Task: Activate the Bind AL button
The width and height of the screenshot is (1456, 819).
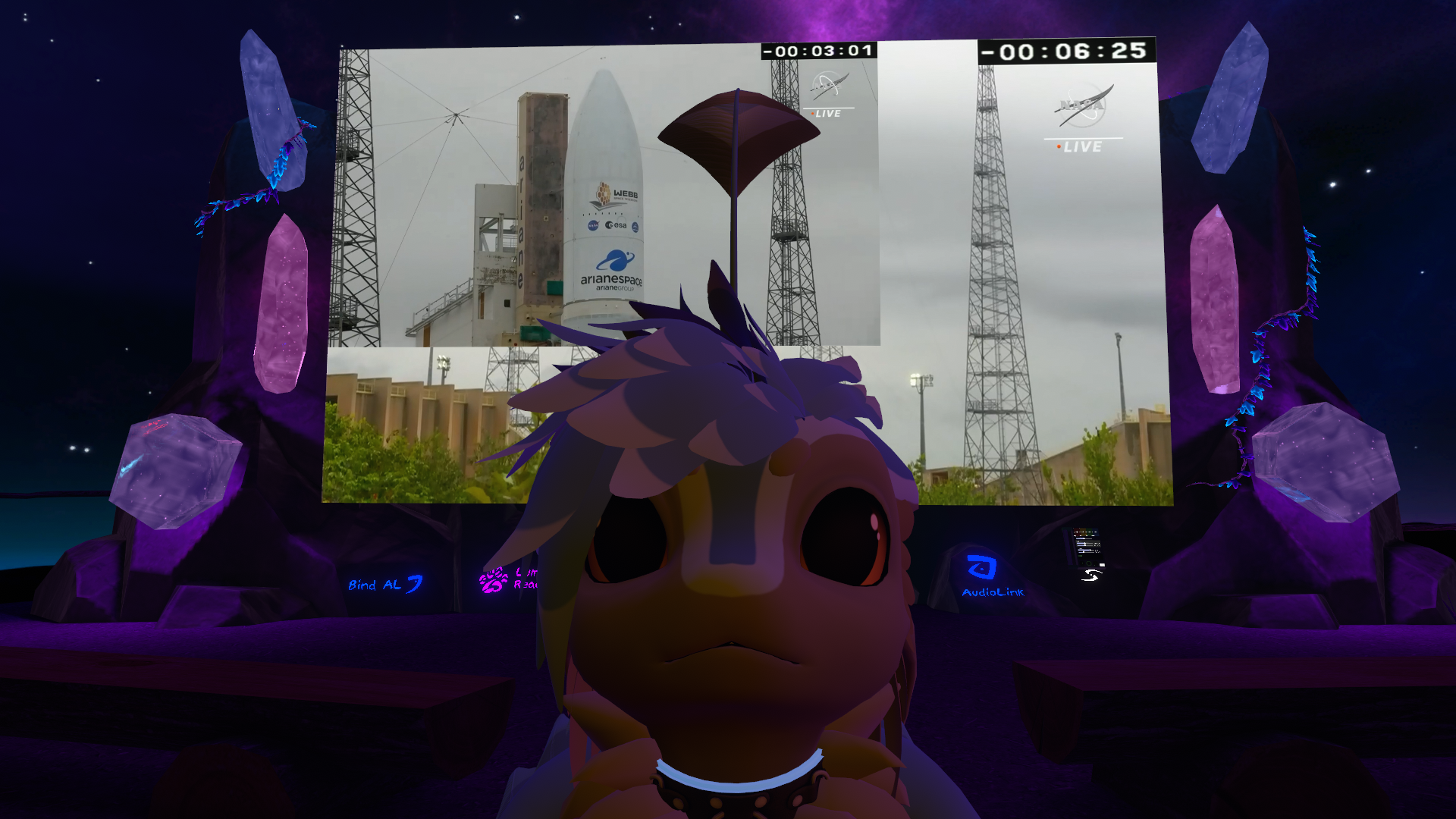Action: (x=385, y=585)
